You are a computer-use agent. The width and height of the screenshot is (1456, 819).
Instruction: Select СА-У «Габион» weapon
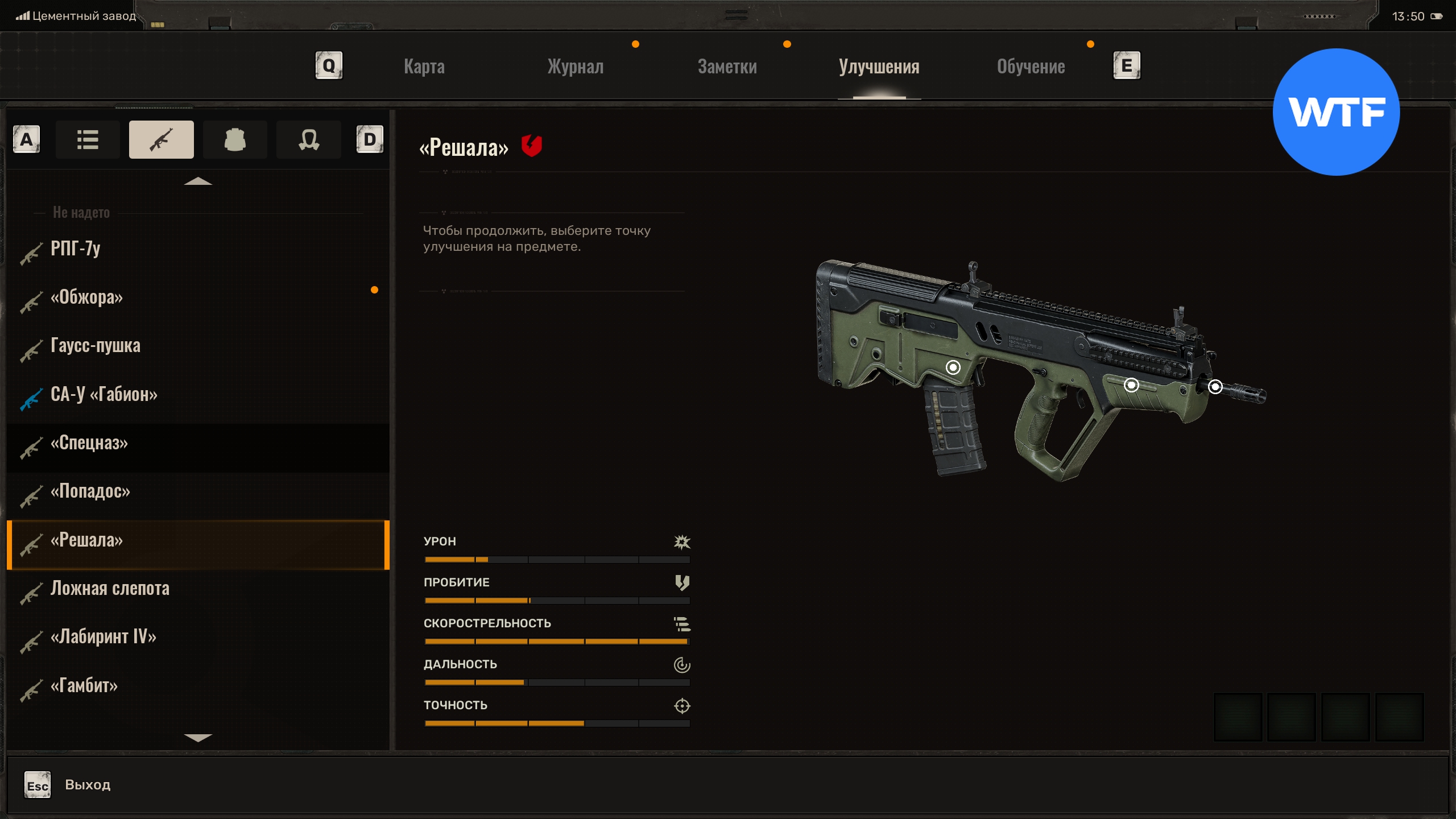tap(104, 394)
